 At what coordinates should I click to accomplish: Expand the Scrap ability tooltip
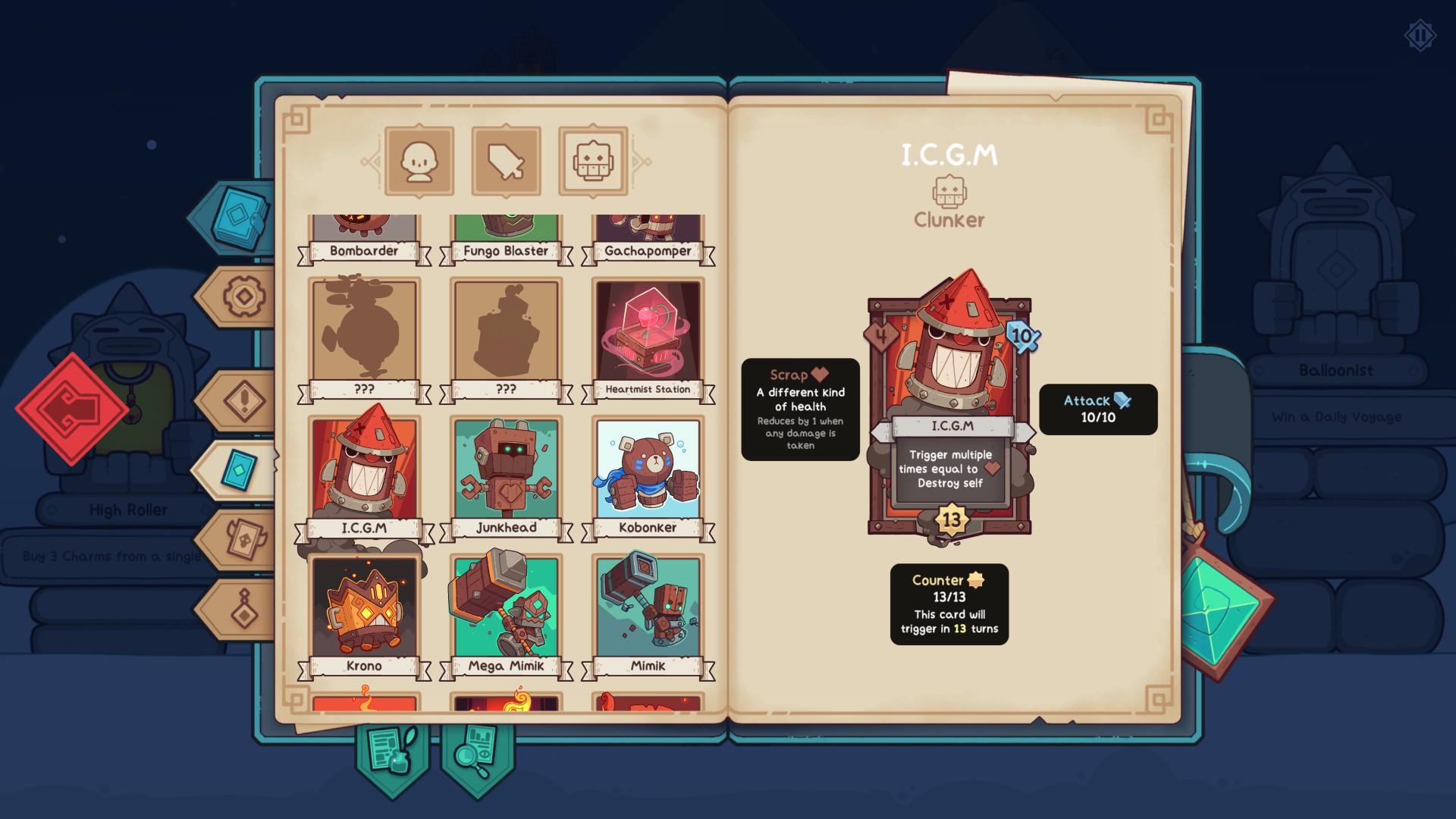tap(800, 409)
